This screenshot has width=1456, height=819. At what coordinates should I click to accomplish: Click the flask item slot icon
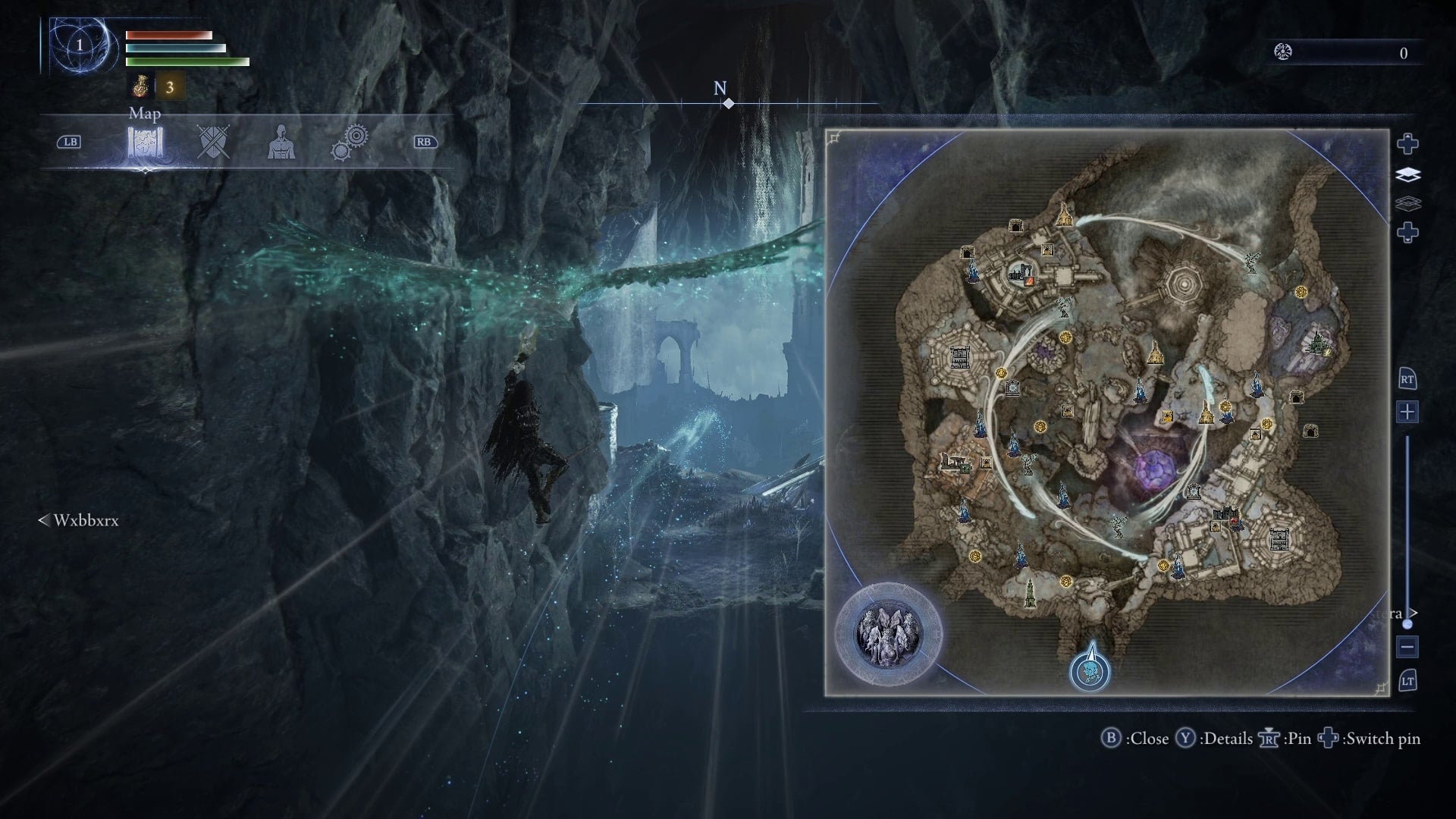click(140, 87)
